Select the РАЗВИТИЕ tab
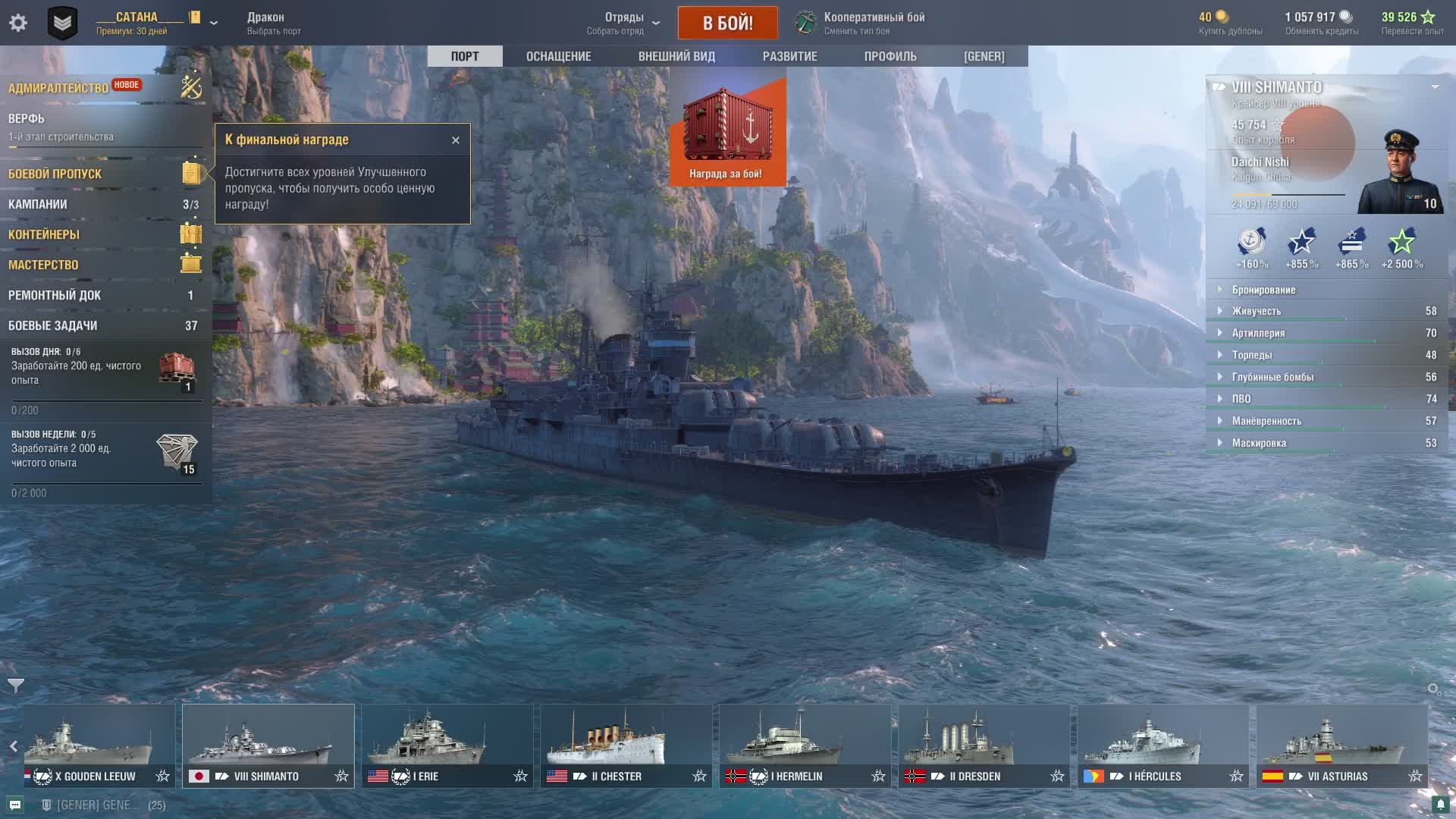 point(789,56)
